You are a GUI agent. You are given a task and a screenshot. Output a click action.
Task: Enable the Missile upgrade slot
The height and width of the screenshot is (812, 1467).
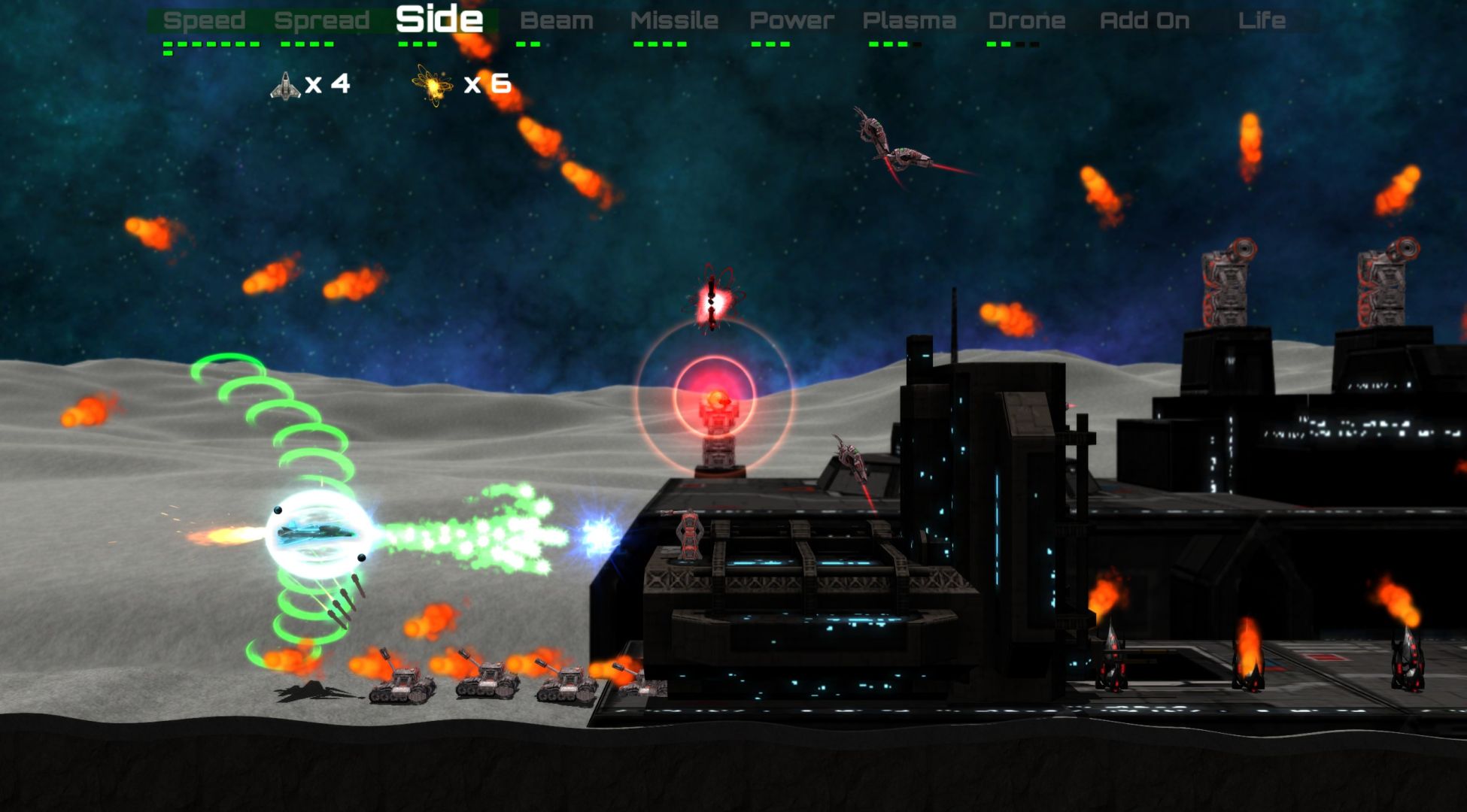(676, 20)
